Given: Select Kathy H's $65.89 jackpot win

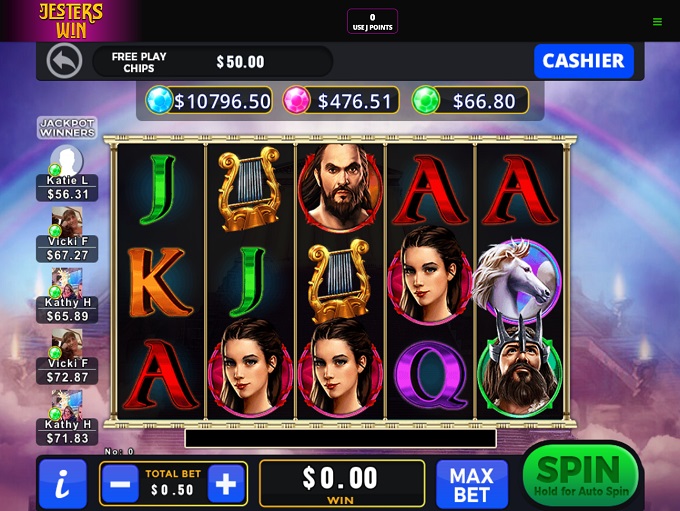Looking at the screenshot, I should [67, 297].
